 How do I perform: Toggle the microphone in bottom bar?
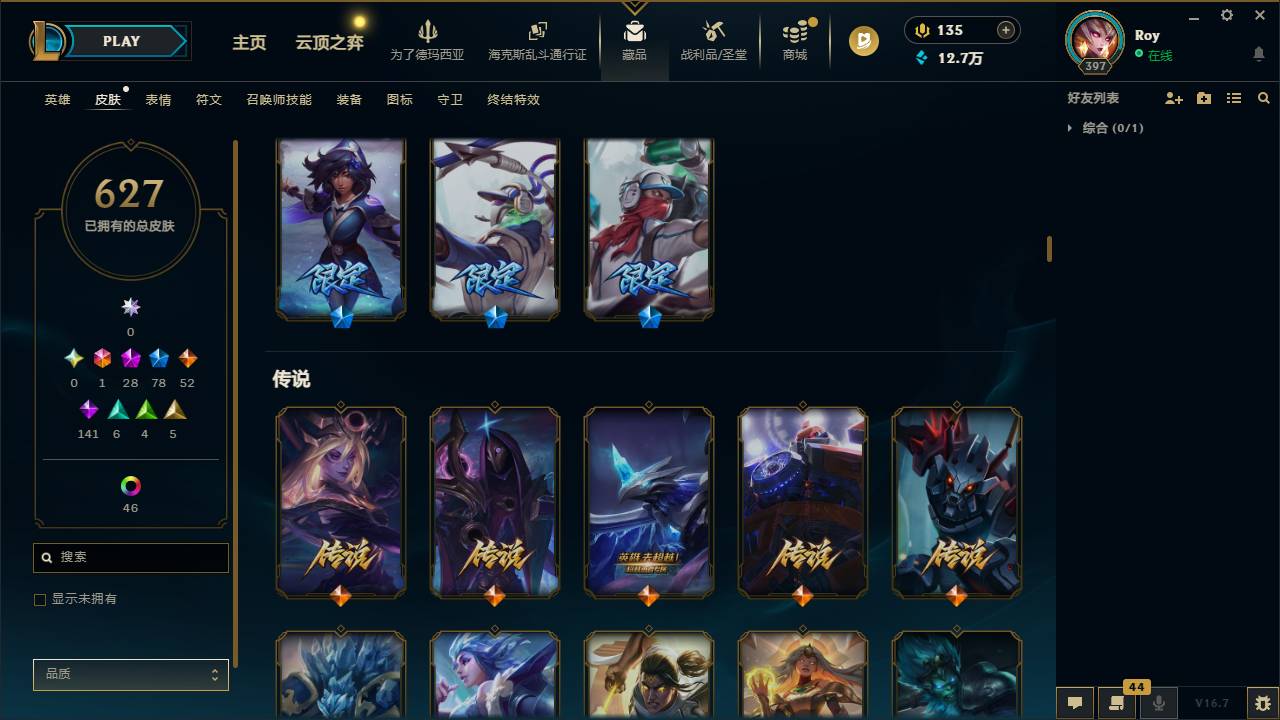pos(1160,703)
